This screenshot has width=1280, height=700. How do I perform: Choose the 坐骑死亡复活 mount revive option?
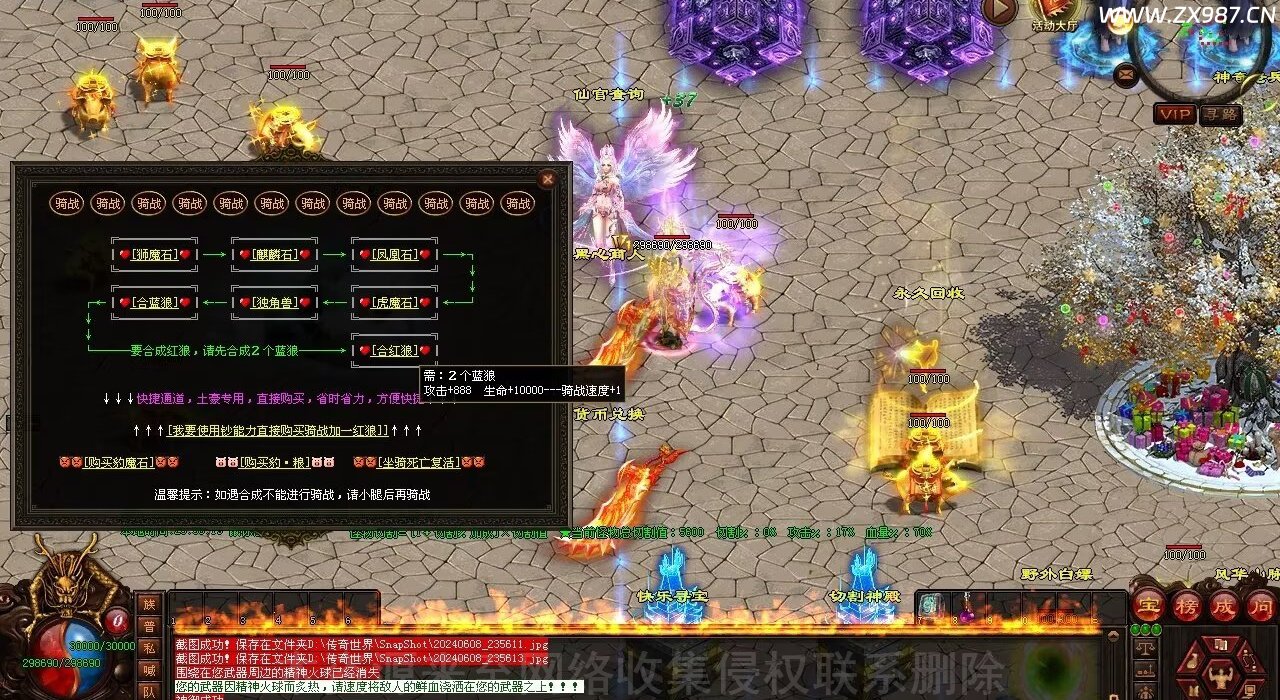(418, 462)
